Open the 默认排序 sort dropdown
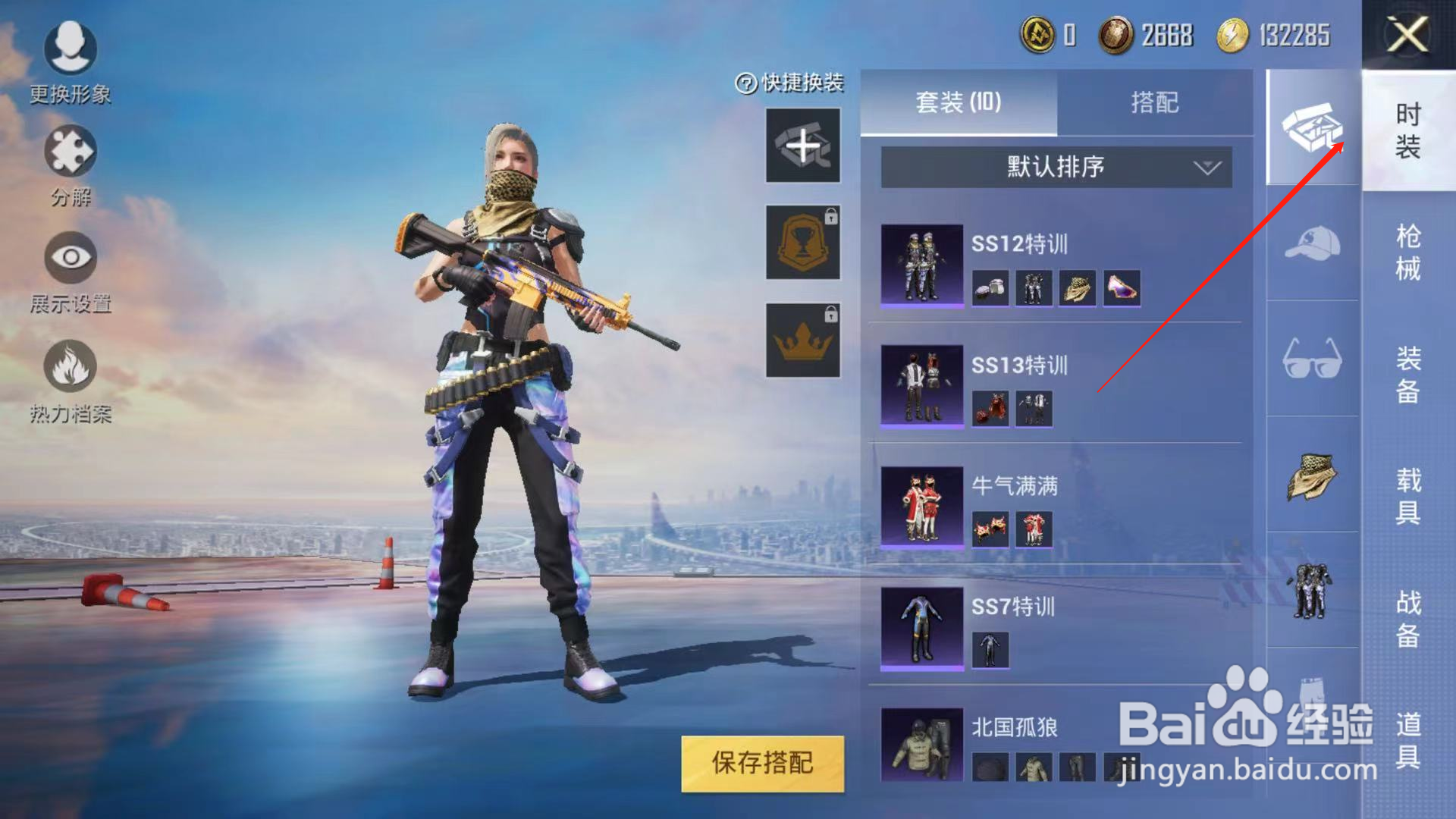This screenshot has width=1456, height=819. click(x=1054, y=167)
